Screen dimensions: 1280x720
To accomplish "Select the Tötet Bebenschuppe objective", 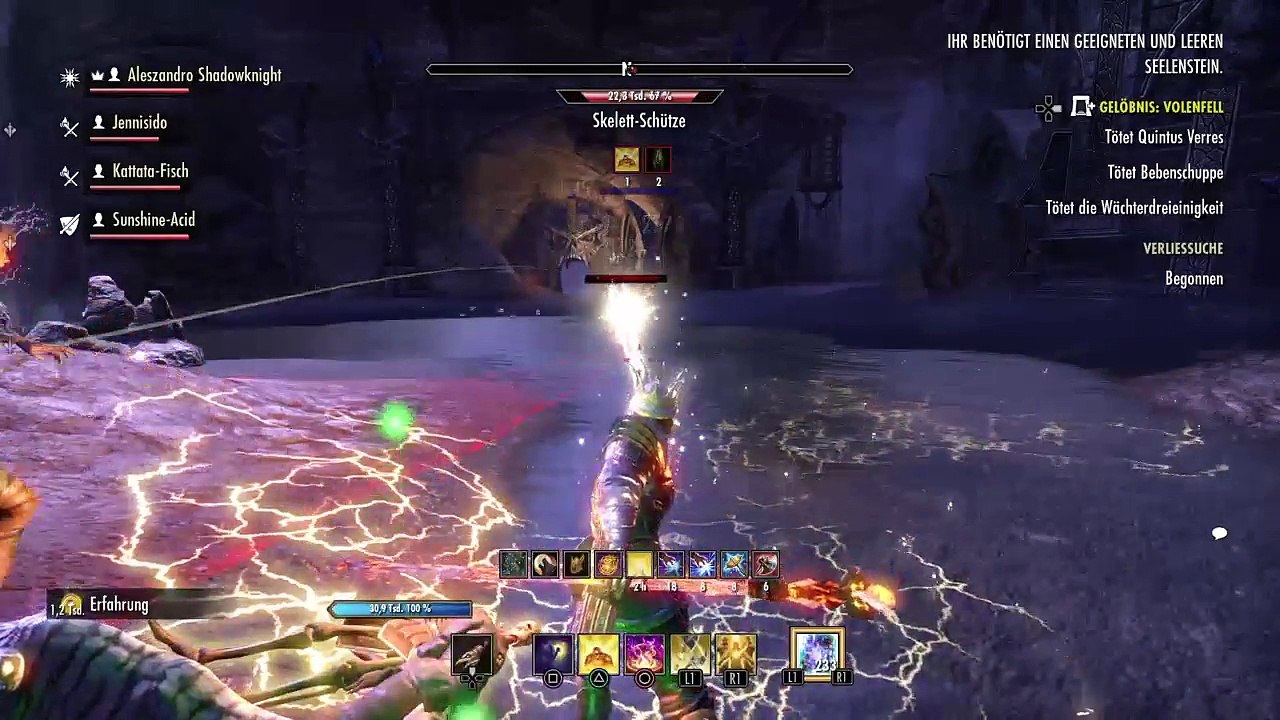I will (1165, 172).
